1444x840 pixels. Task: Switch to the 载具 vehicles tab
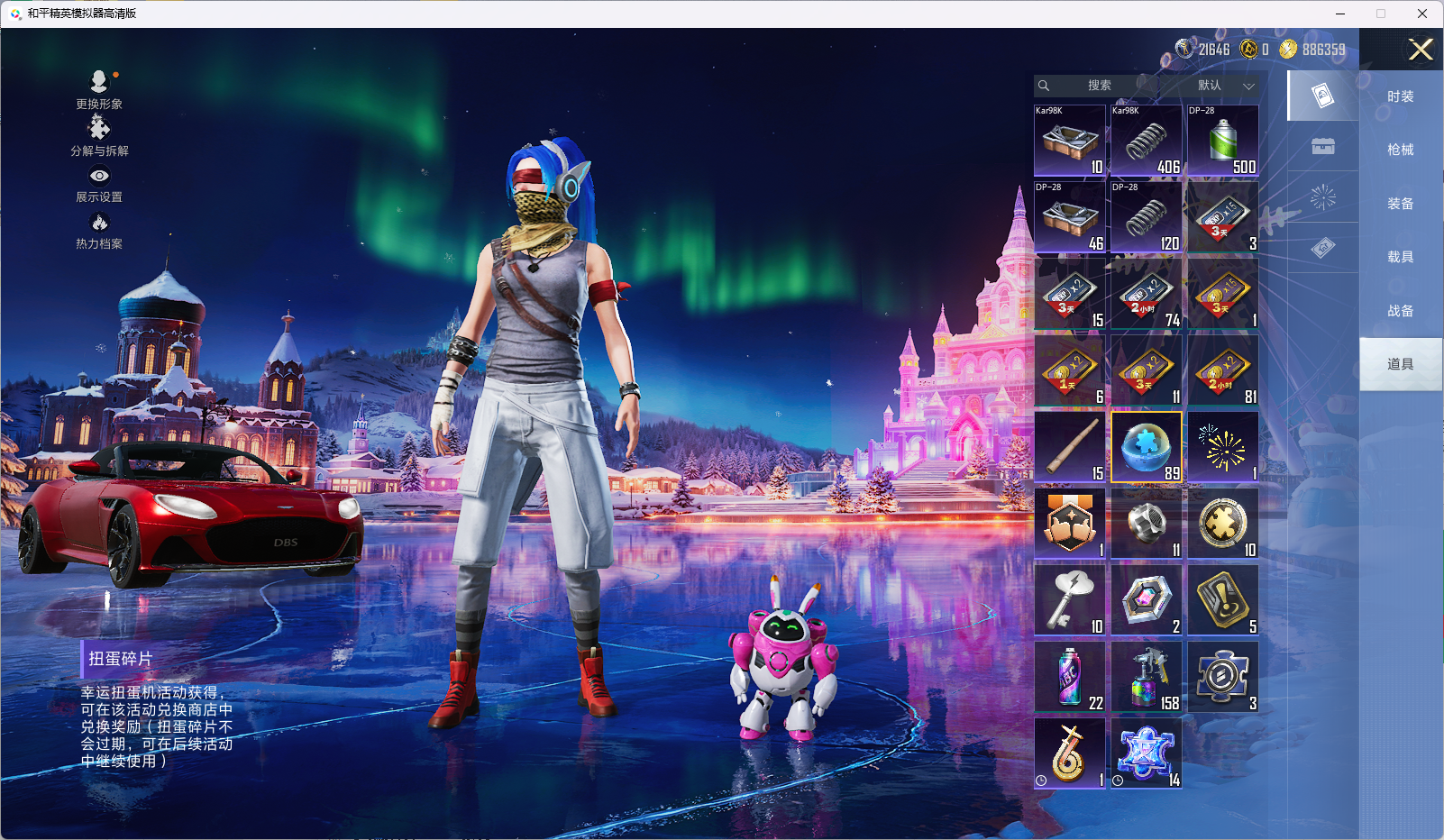(1400, 257)
